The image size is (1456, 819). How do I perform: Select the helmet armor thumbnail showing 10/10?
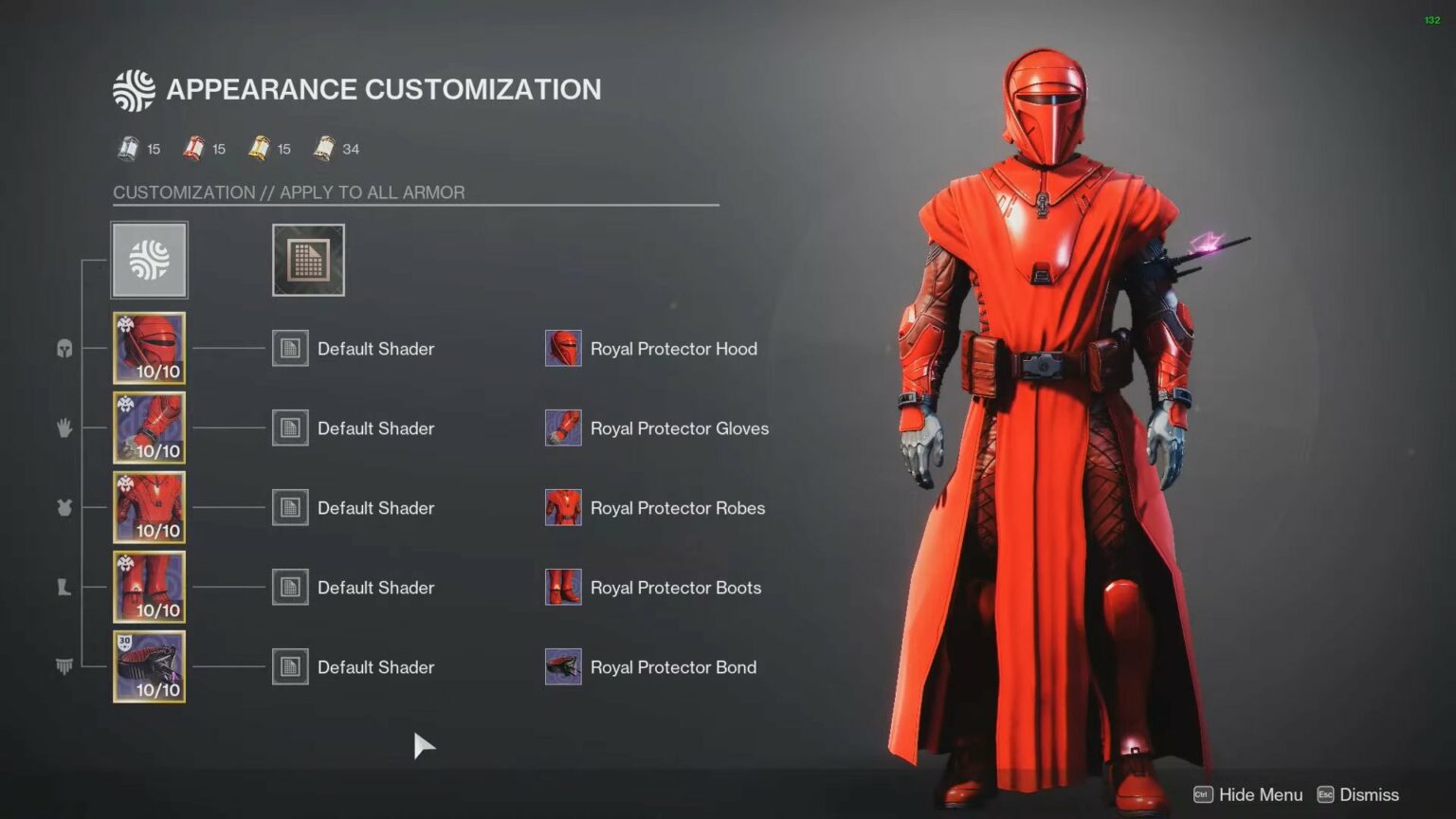(x=149, y=348)
